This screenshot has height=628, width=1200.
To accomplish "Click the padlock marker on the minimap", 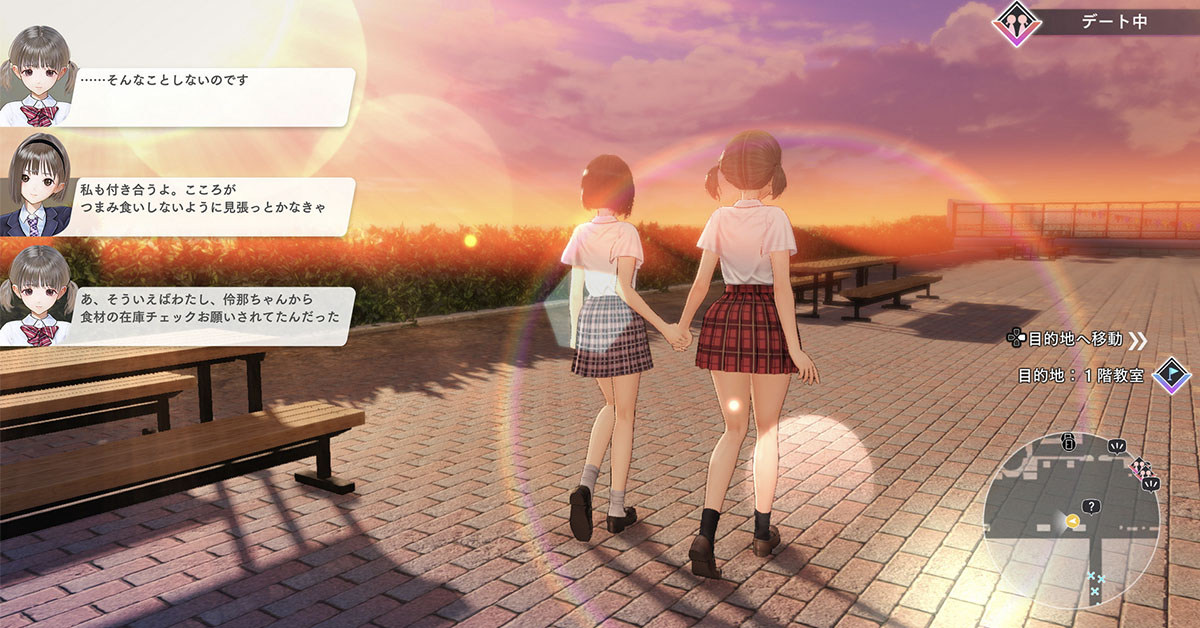I will 1068,442.
